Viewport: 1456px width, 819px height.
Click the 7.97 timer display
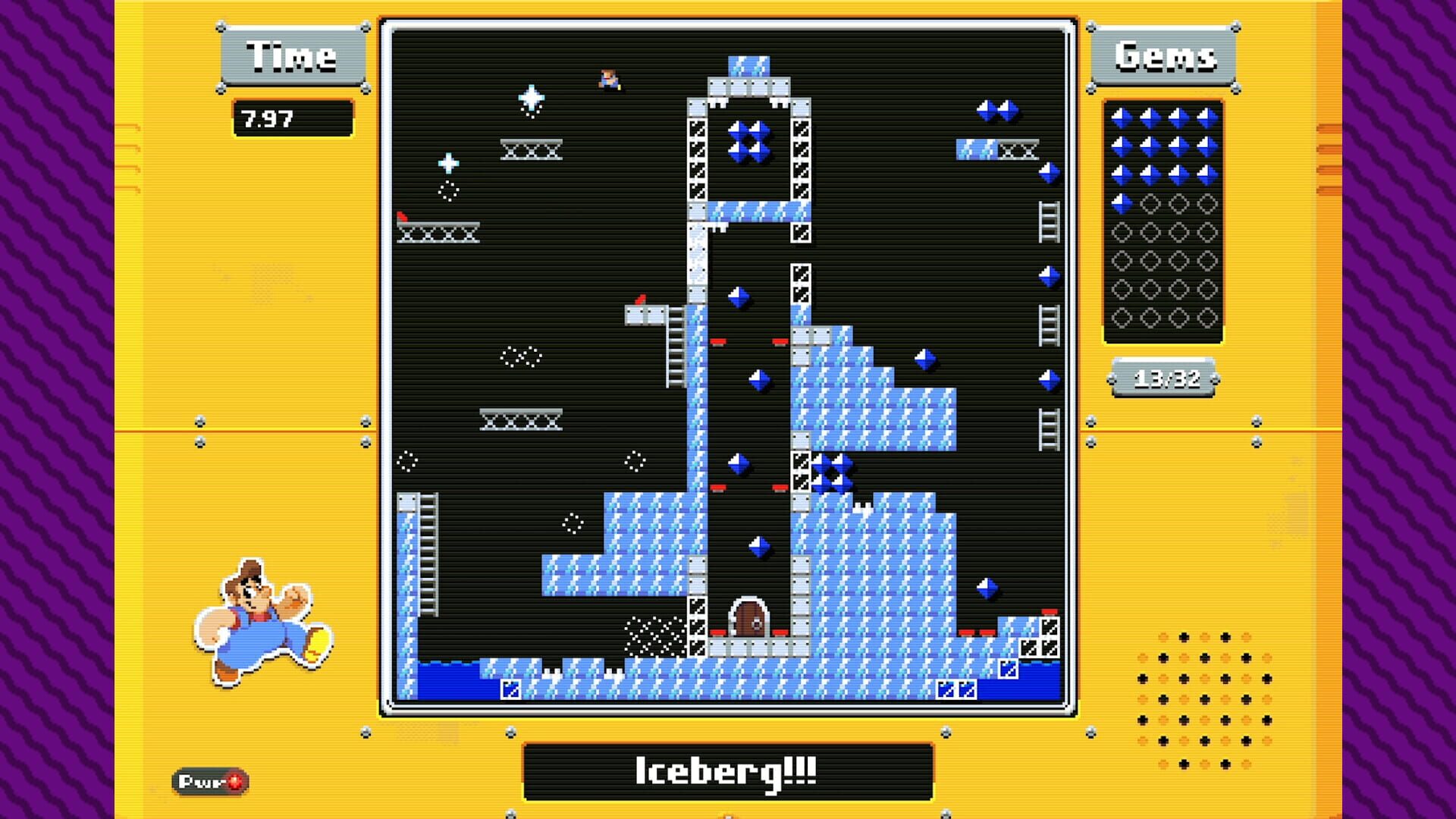(292, 118)
